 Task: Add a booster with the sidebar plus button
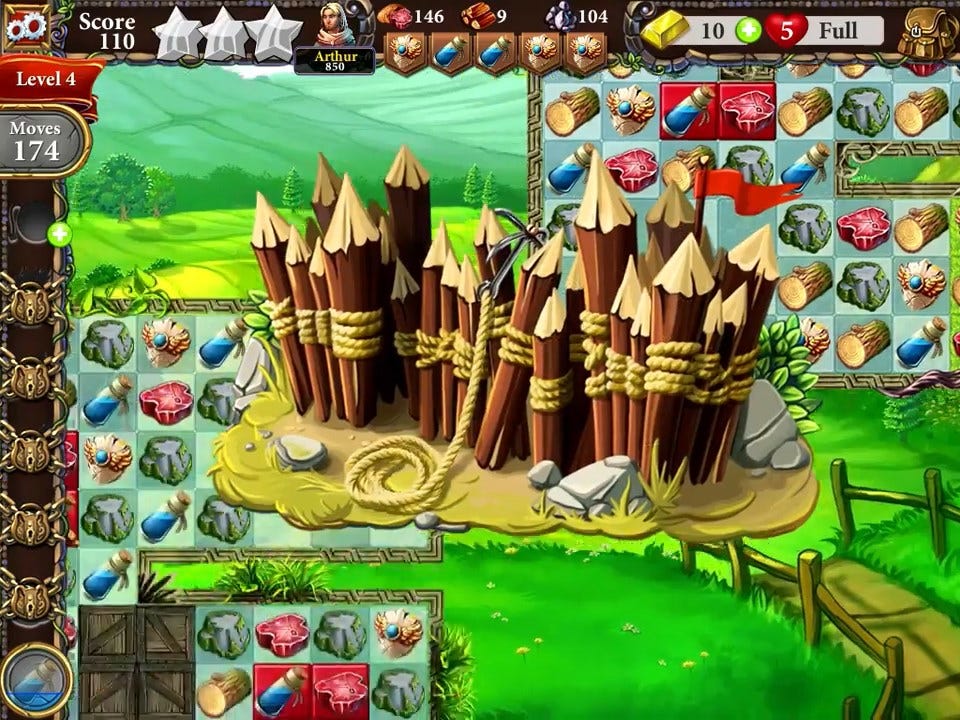(59, 236)
